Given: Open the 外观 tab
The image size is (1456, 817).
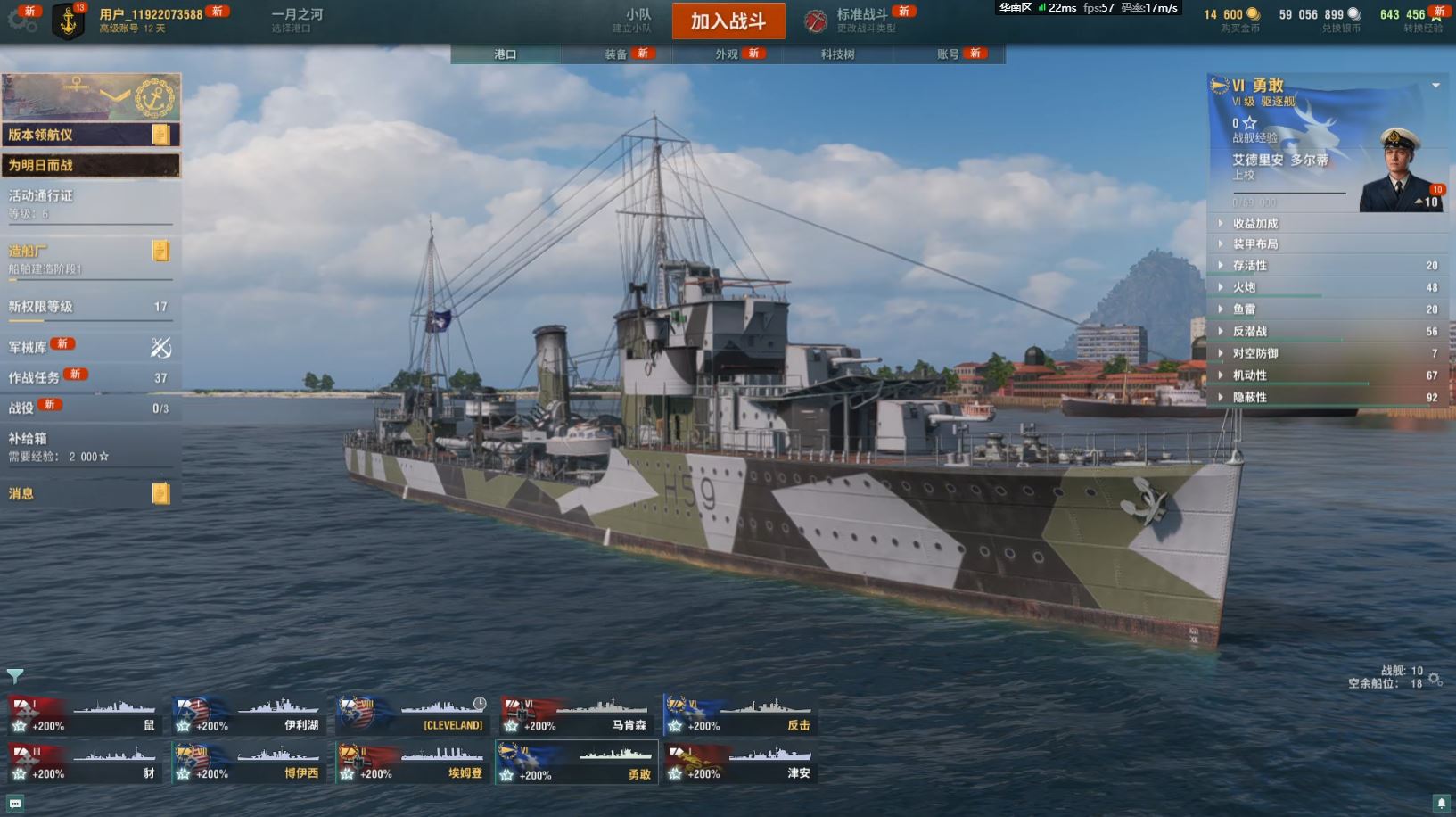Looking at the screenshot, I should pos(727,54).
